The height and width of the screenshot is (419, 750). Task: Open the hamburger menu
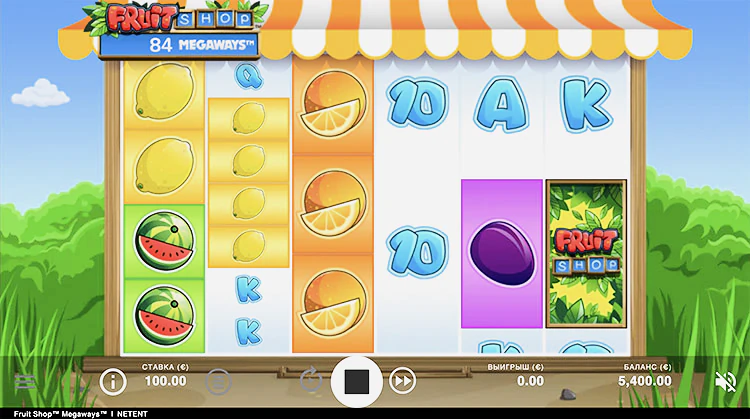24,381
